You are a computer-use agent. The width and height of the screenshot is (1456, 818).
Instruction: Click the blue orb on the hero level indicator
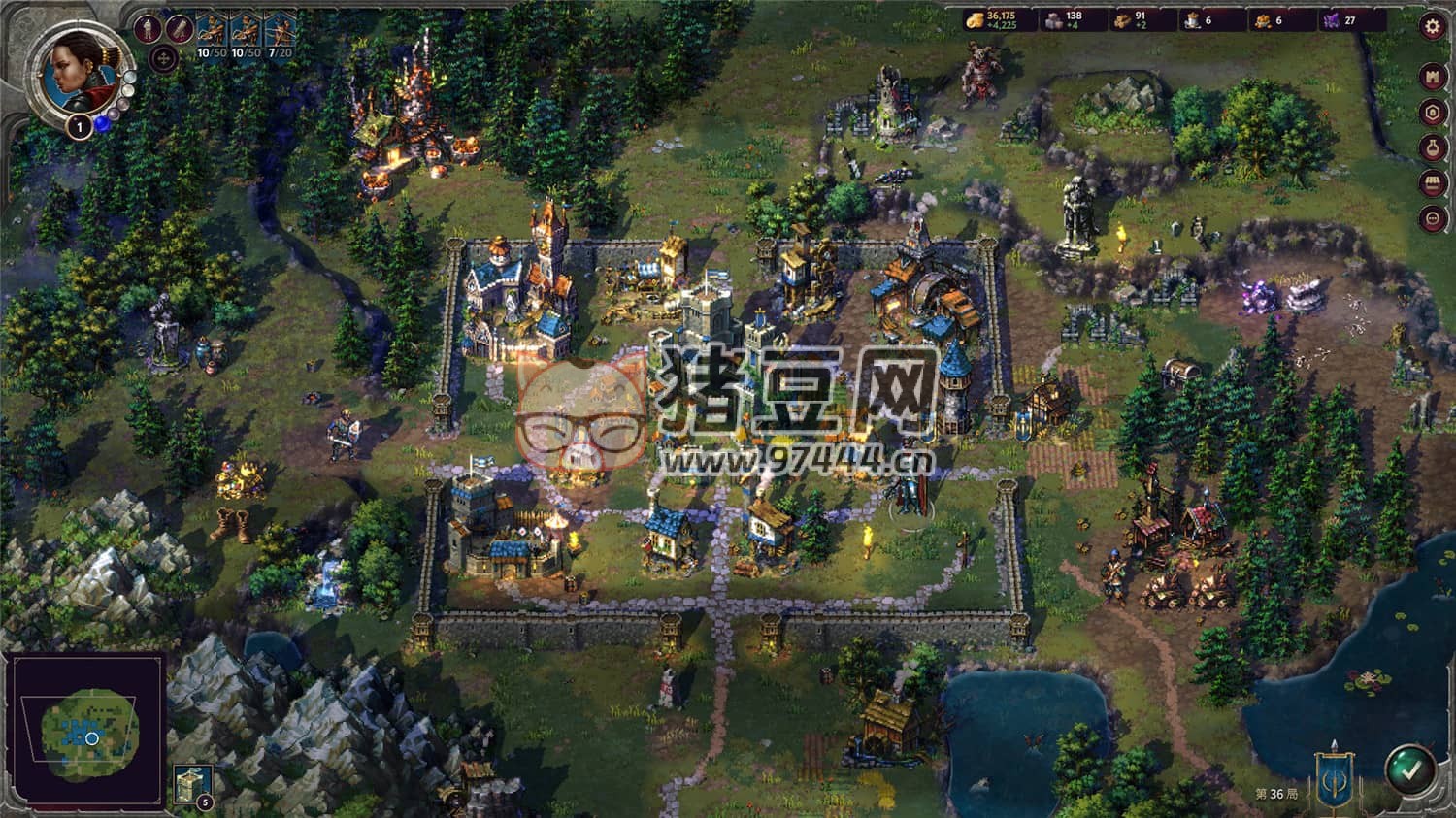tap(100, 122)
